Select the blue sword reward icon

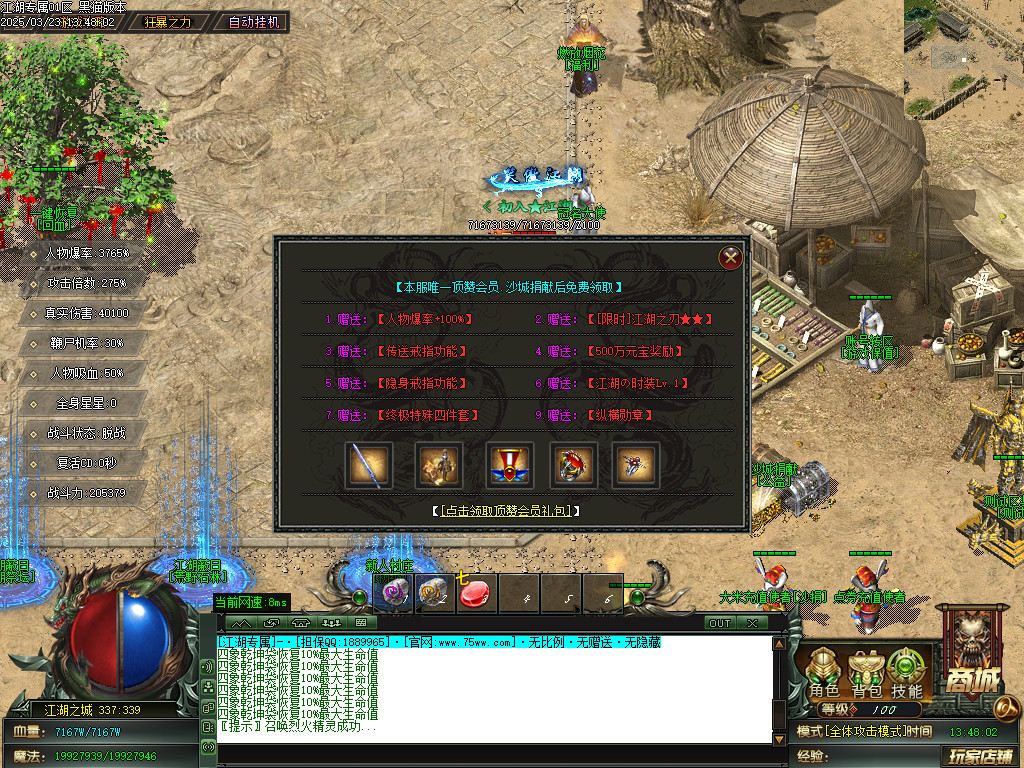367,464
